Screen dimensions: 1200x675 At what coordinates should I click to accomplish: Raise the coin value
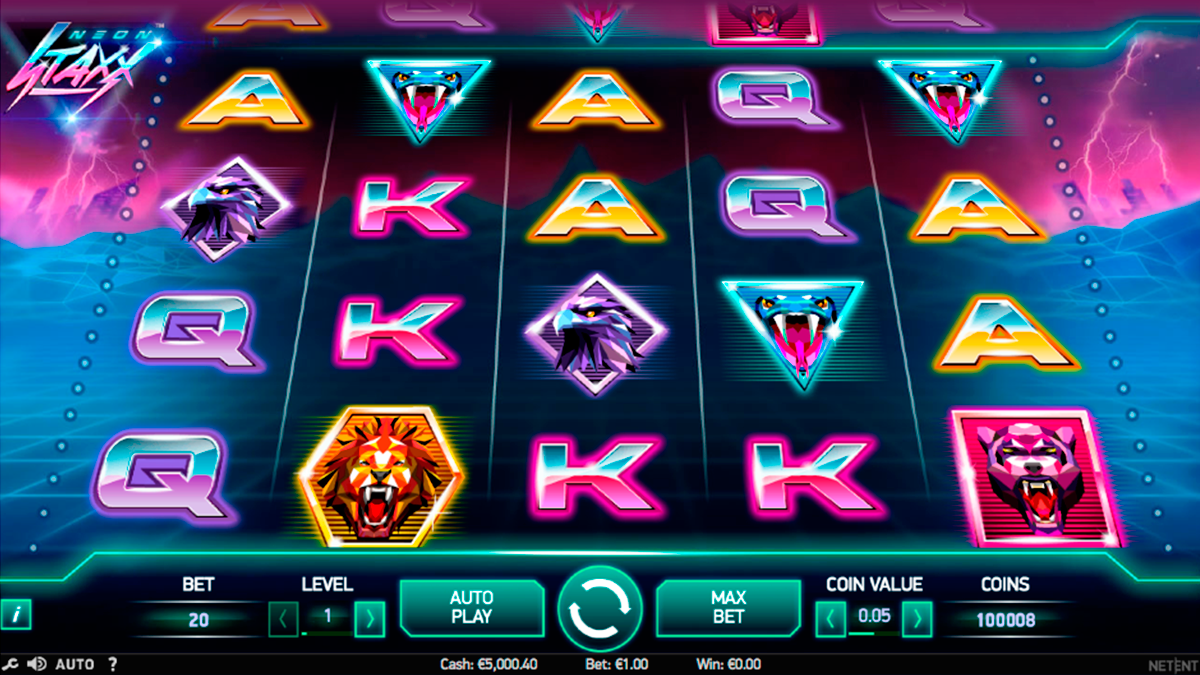click(x=917, y=619)
